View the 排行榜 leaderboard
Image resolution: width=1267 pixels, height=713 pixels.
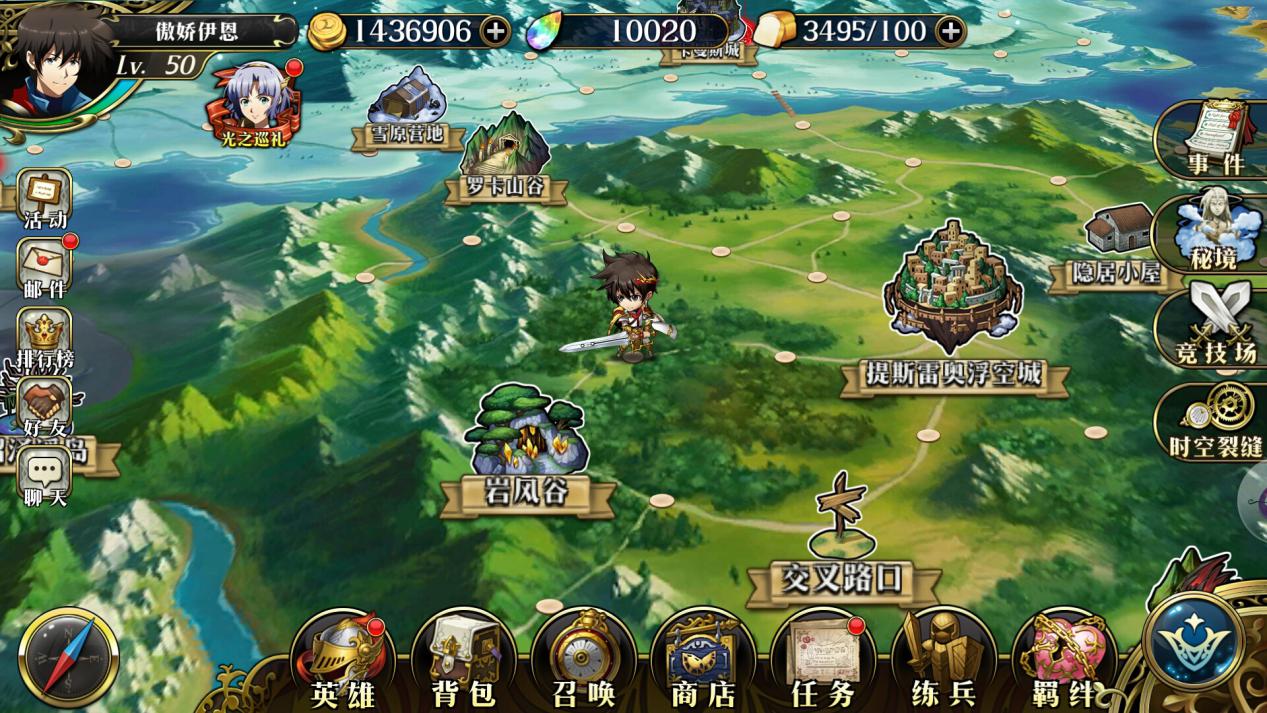45,338
